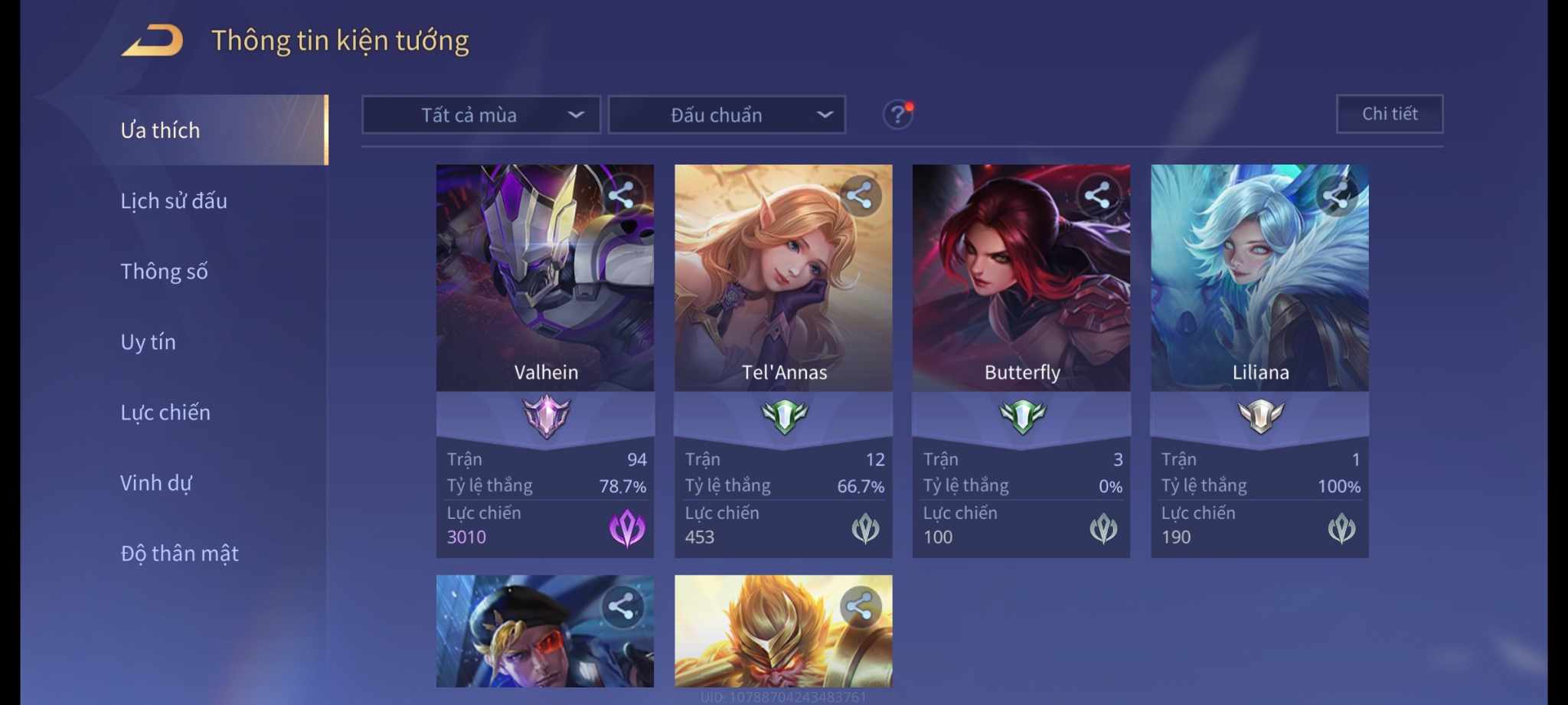Switch to the Vinh dự tab
The height and width of the screenshot is (705, 1568).
156,483
